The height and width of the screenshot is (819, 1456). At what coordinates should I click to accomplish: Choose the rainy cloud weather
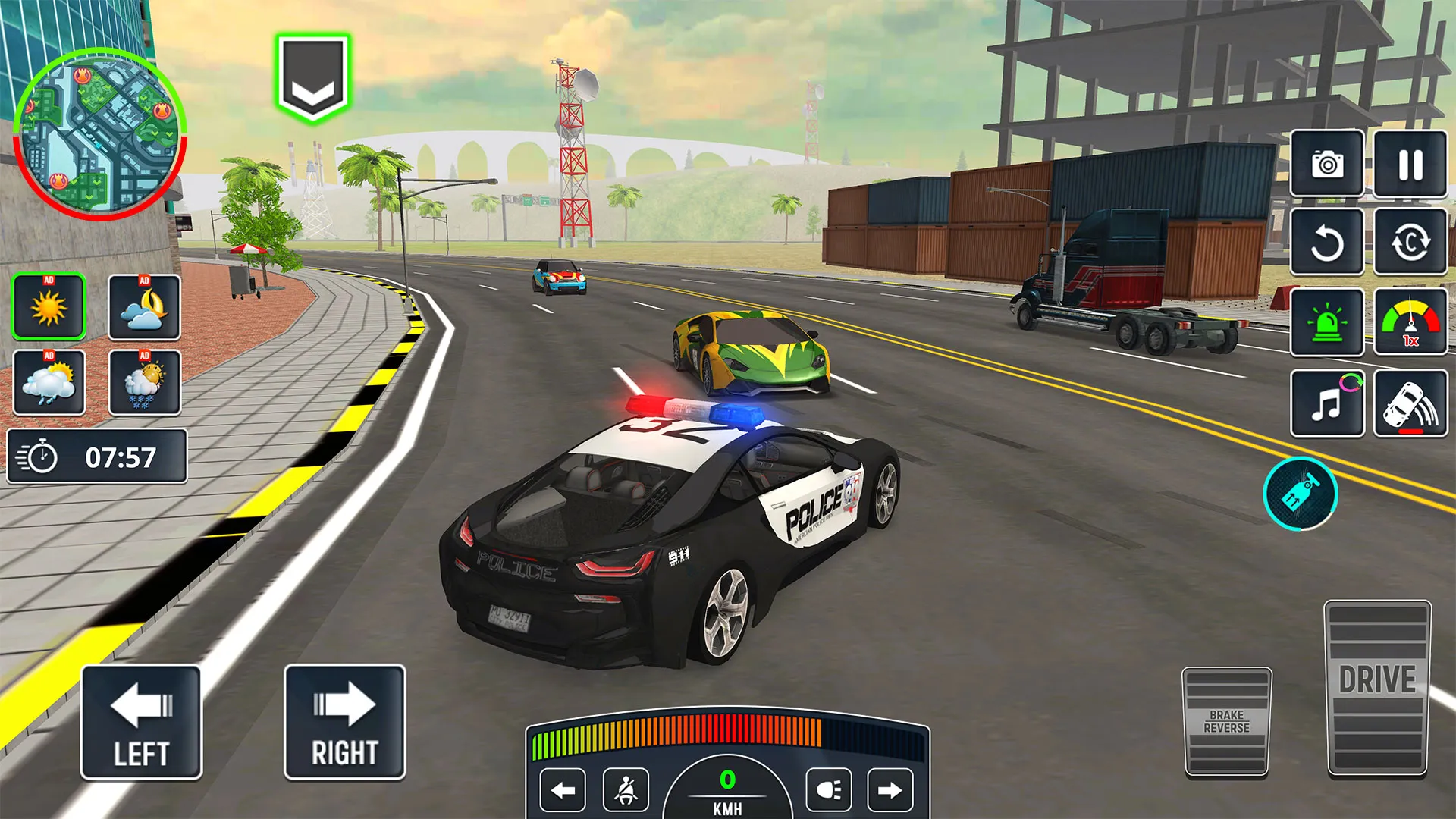coord(49,382)
